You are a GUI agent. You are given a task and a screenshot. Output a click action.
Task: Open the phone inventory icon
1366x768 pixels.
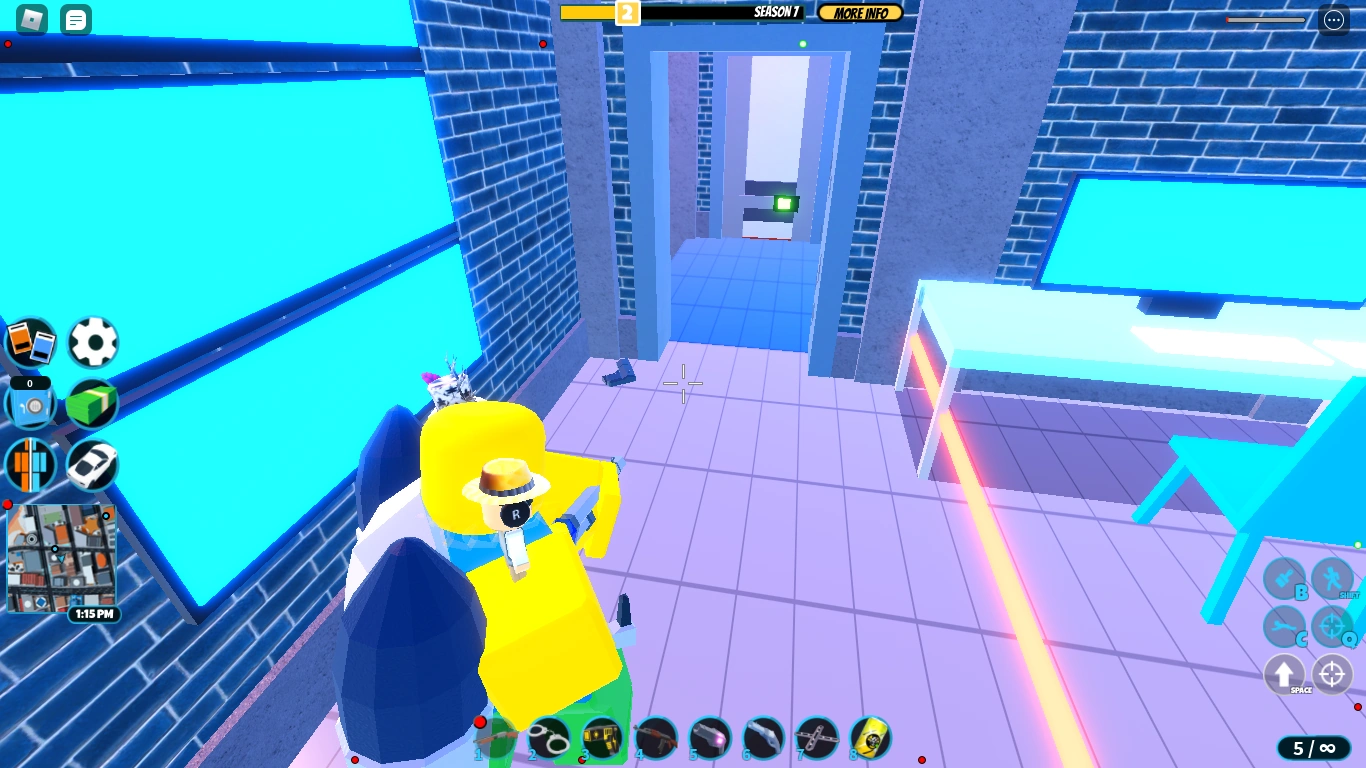coord(31,340)
